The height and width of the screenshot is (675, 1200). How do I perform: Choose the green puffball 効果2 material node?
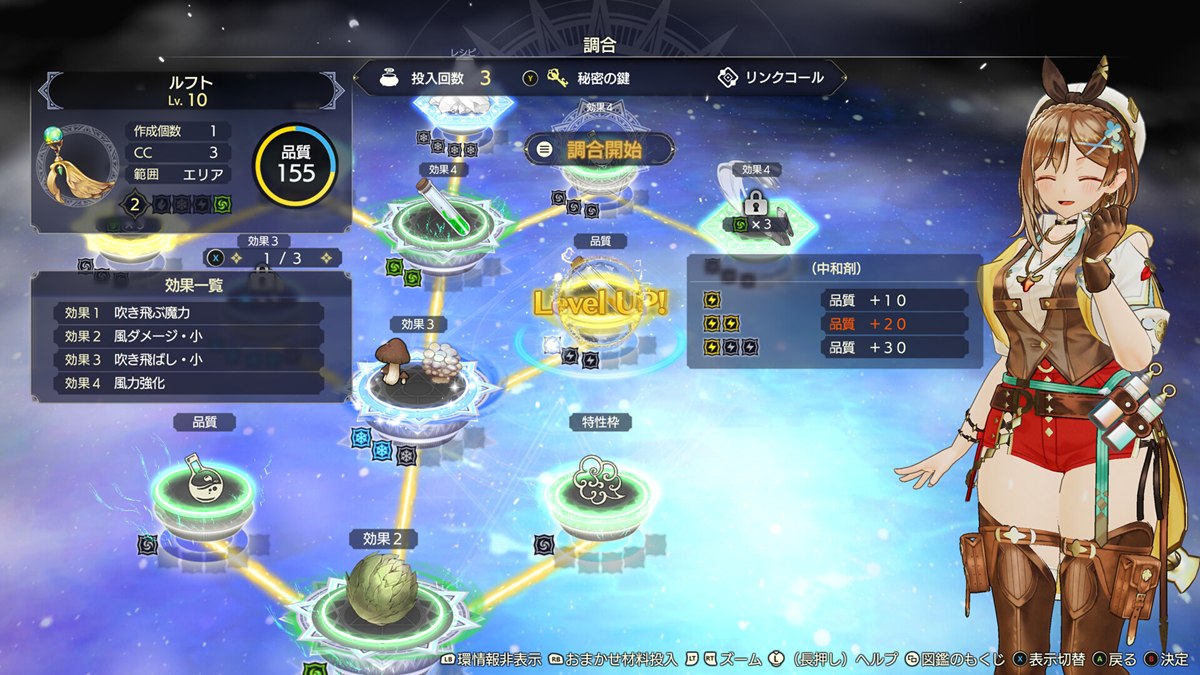click(375, 590)
